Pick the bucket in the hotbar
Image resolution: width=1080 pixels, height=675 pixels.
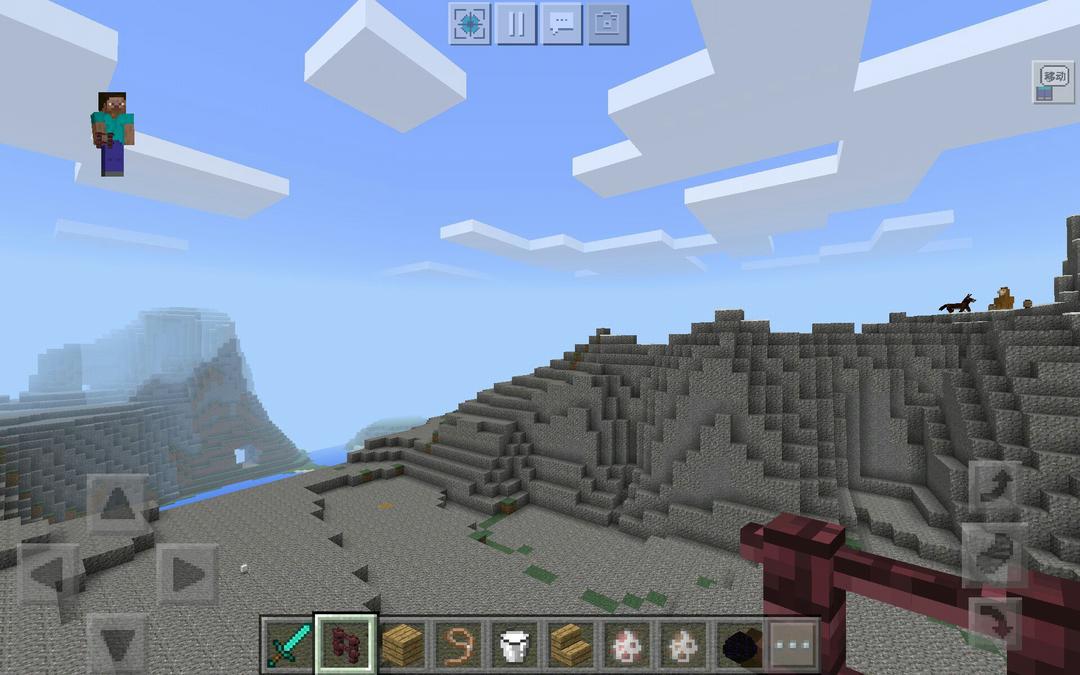[514, 645]
